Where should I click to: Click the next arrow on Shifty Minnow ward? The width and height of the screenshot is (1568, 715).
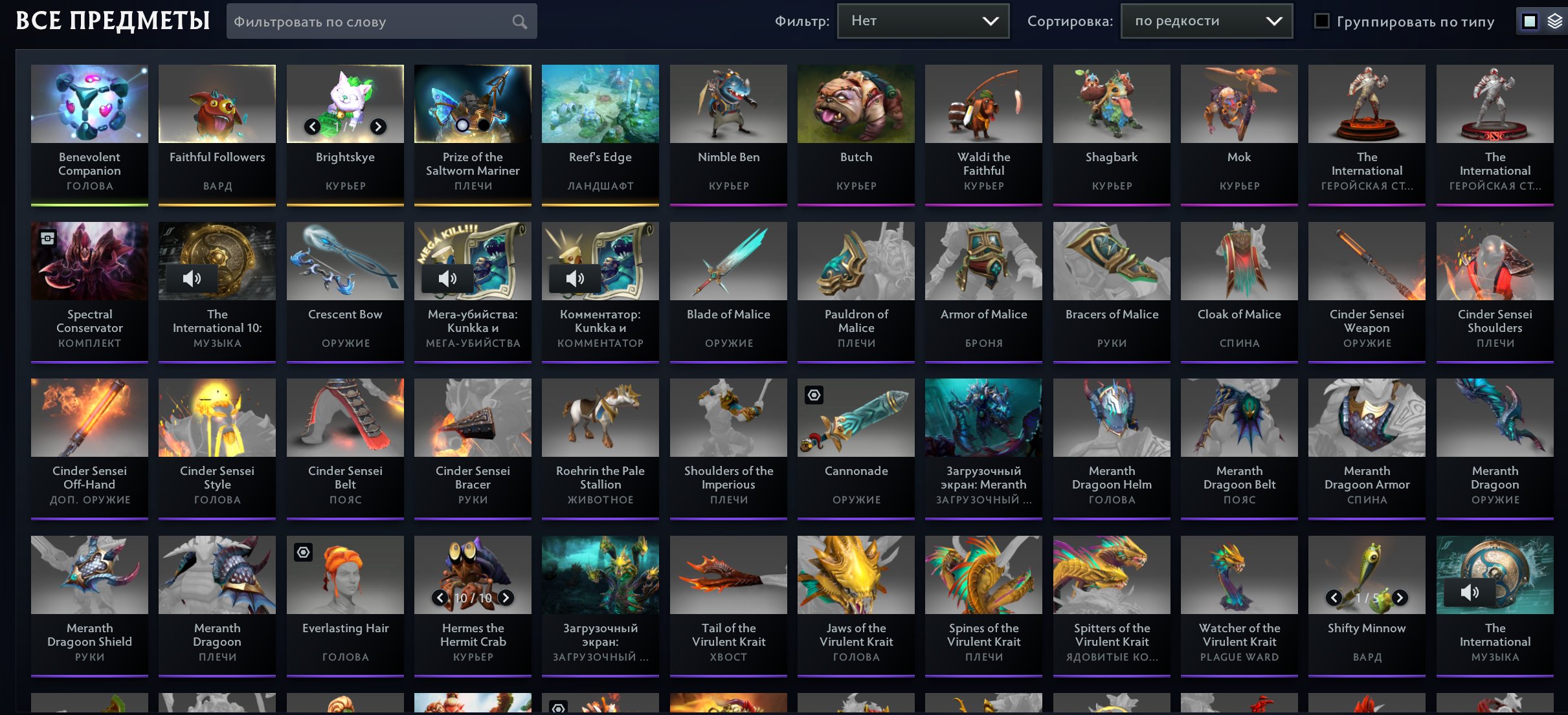pyautogui.click(x=1398, y=598)
